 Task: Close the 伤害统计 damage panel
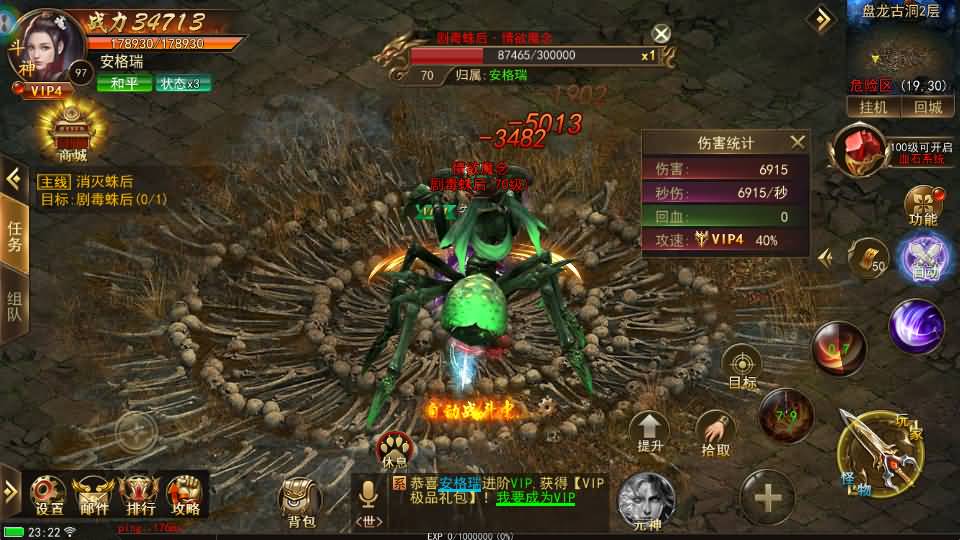(x=797, y=143)
